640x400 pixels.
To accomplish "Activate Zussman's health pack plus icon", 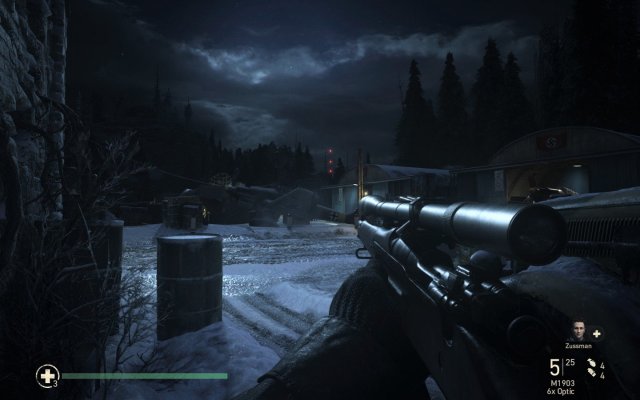I will [x=597, y=332].
